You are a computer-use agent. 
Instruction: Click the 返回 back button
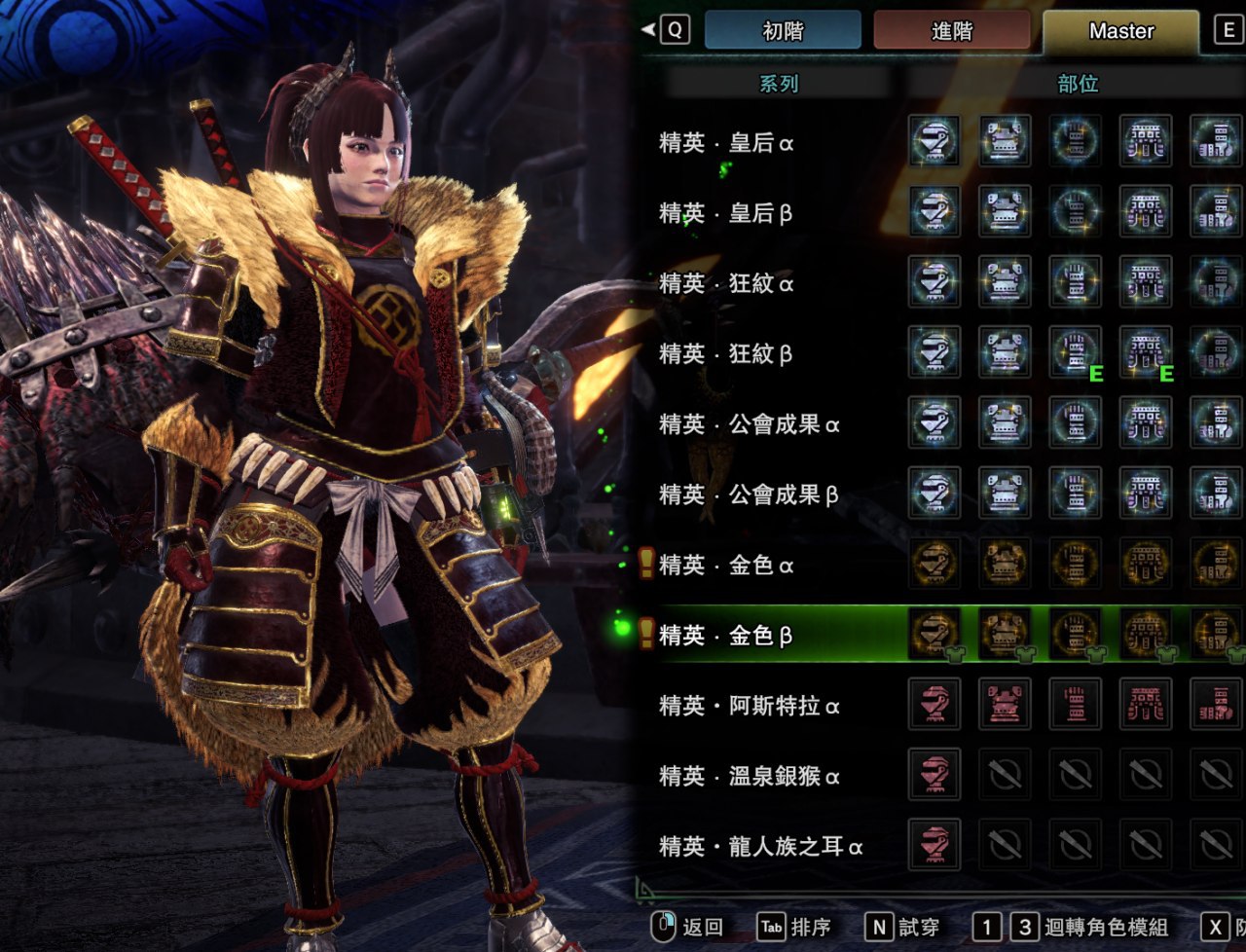pos(688,927)
